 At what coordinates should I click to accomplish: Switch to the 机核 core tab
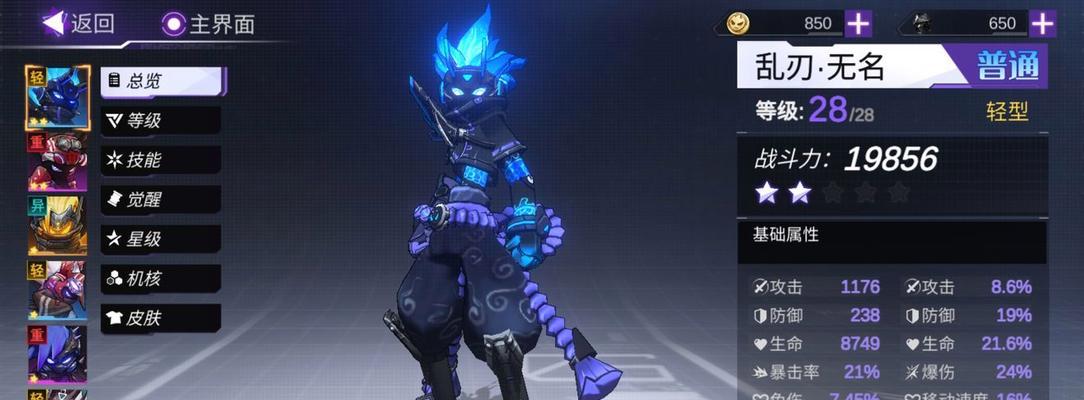pyautogui.click(x=161, y=279)
